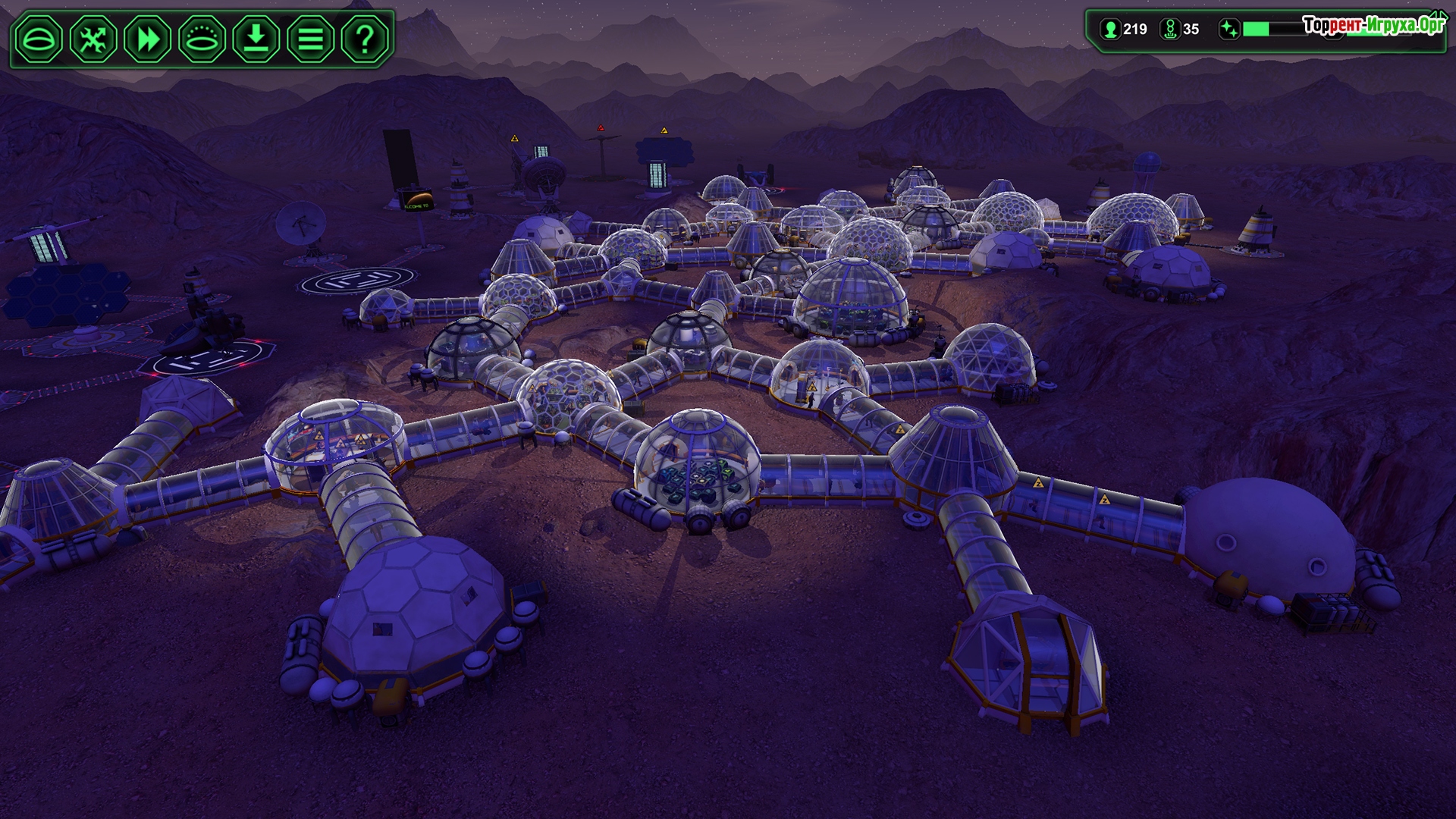Screen dimensions: 1456x819
Task: Show the question mark help panel
Action: coord(365,39)
